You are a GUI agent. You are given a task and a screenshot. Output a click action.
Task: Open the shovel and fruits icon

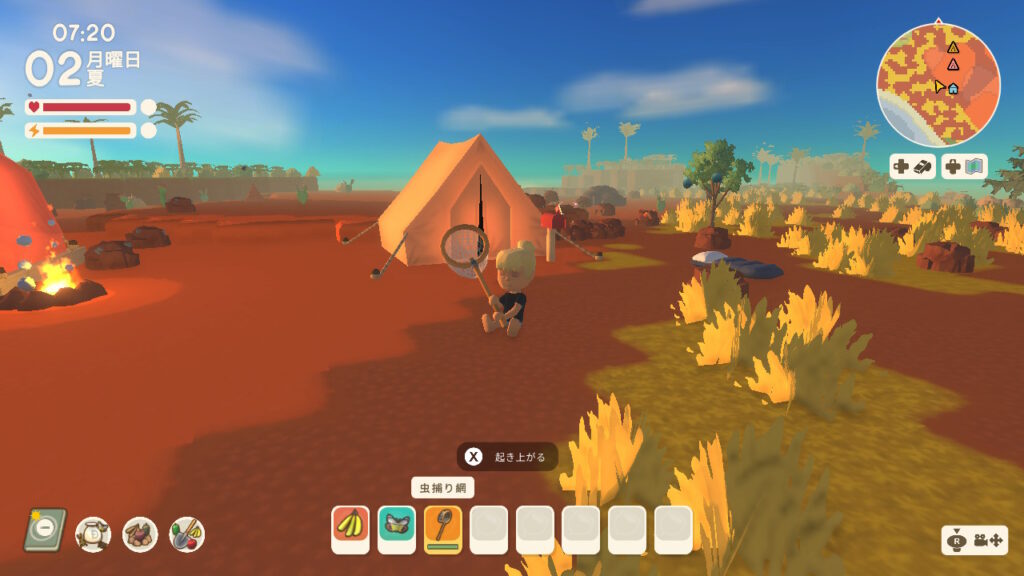tap(187, 534)
